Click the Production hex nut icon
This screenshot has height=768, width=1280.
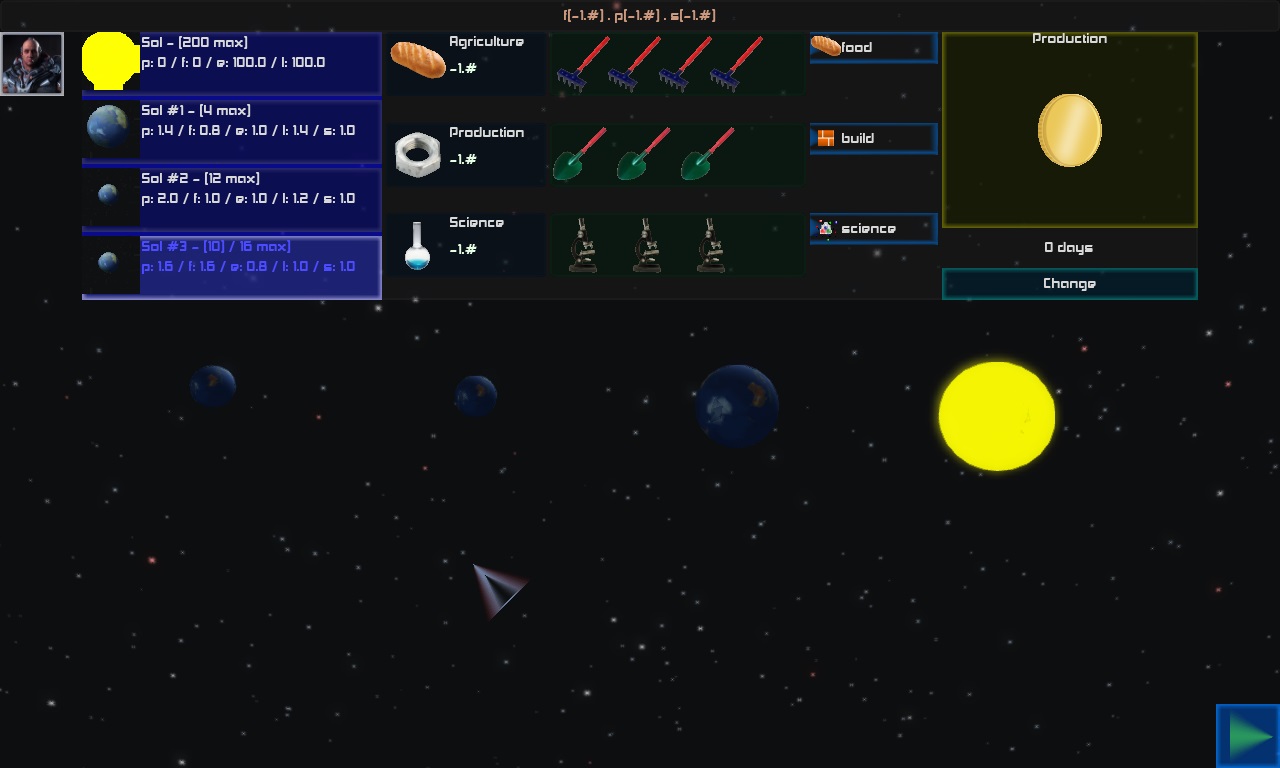pos(417,155)
